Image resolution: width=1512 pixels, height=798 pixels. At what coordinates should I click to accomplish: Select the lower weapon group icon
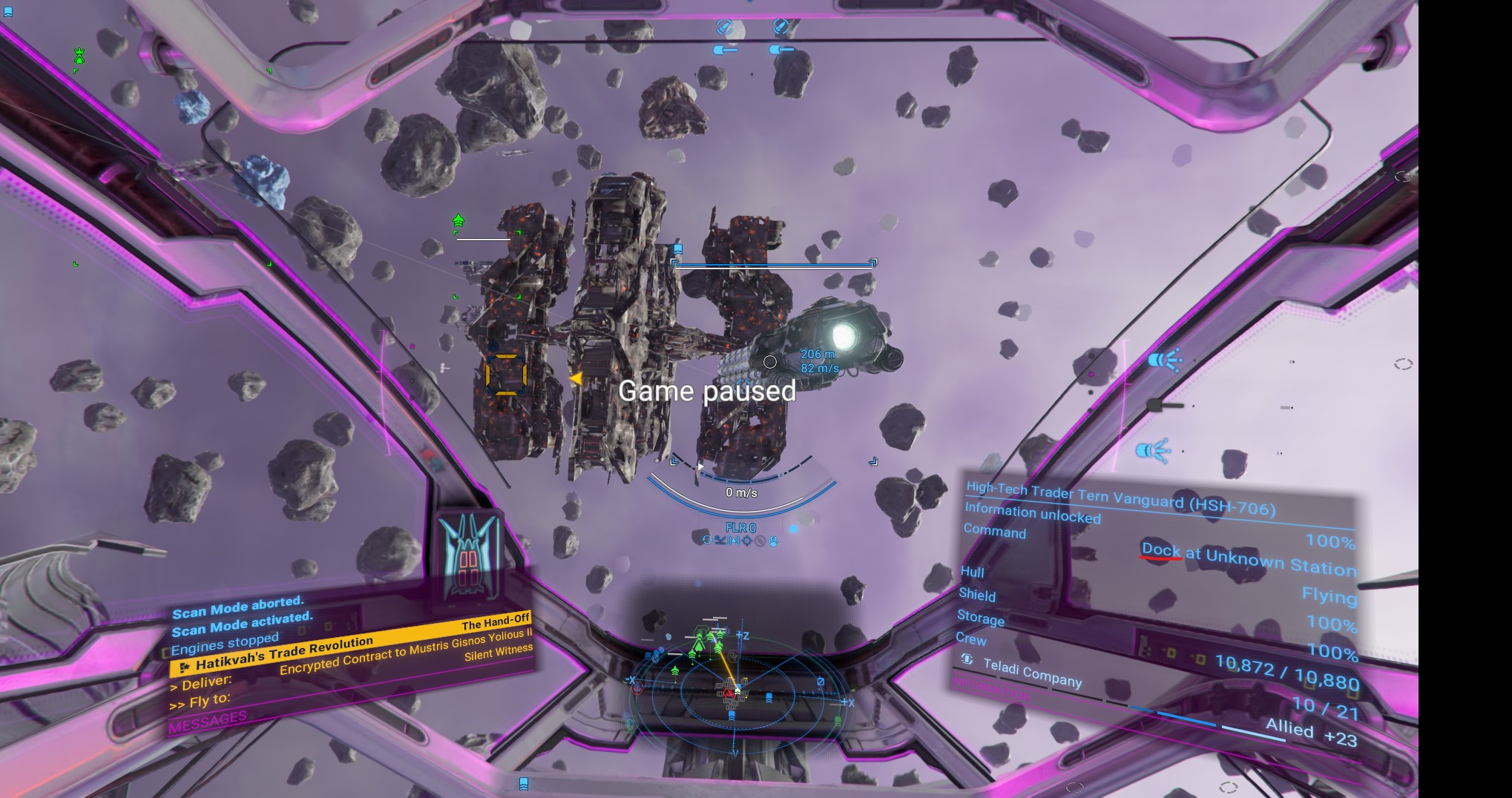tap(1152, 450)
